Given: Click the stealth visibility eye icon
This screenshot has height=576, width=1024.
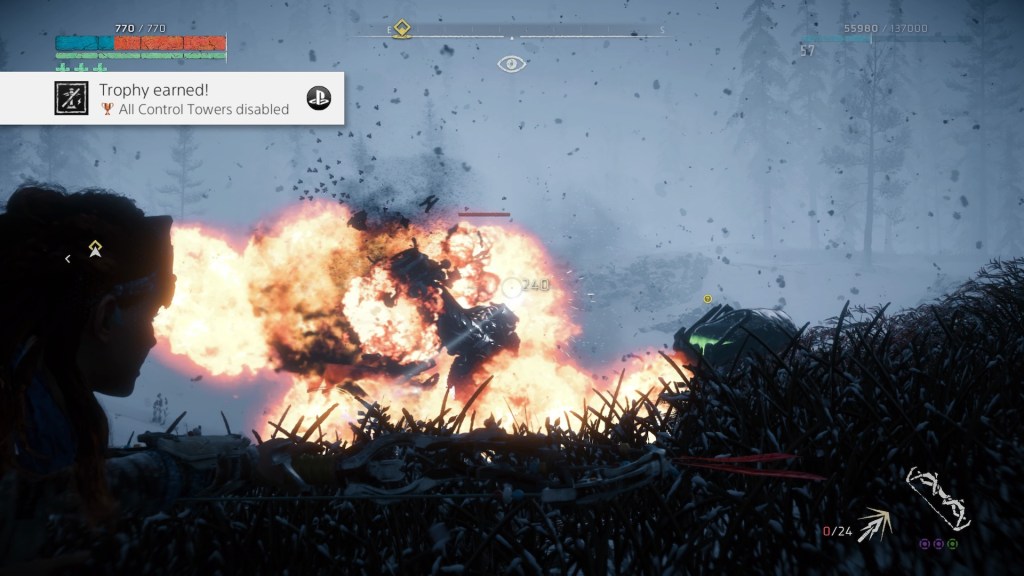Looking at the screenshot, I should click(x=511, y=64).
